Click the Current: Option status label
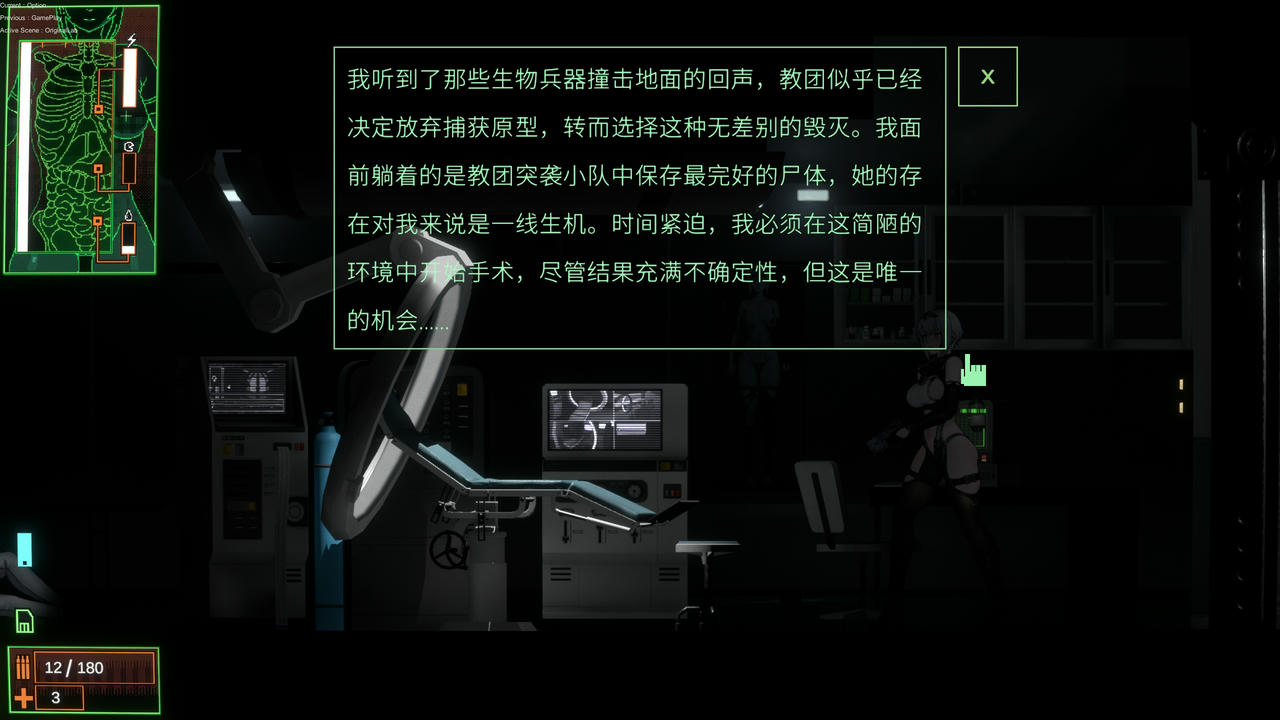 click(25, 5)
